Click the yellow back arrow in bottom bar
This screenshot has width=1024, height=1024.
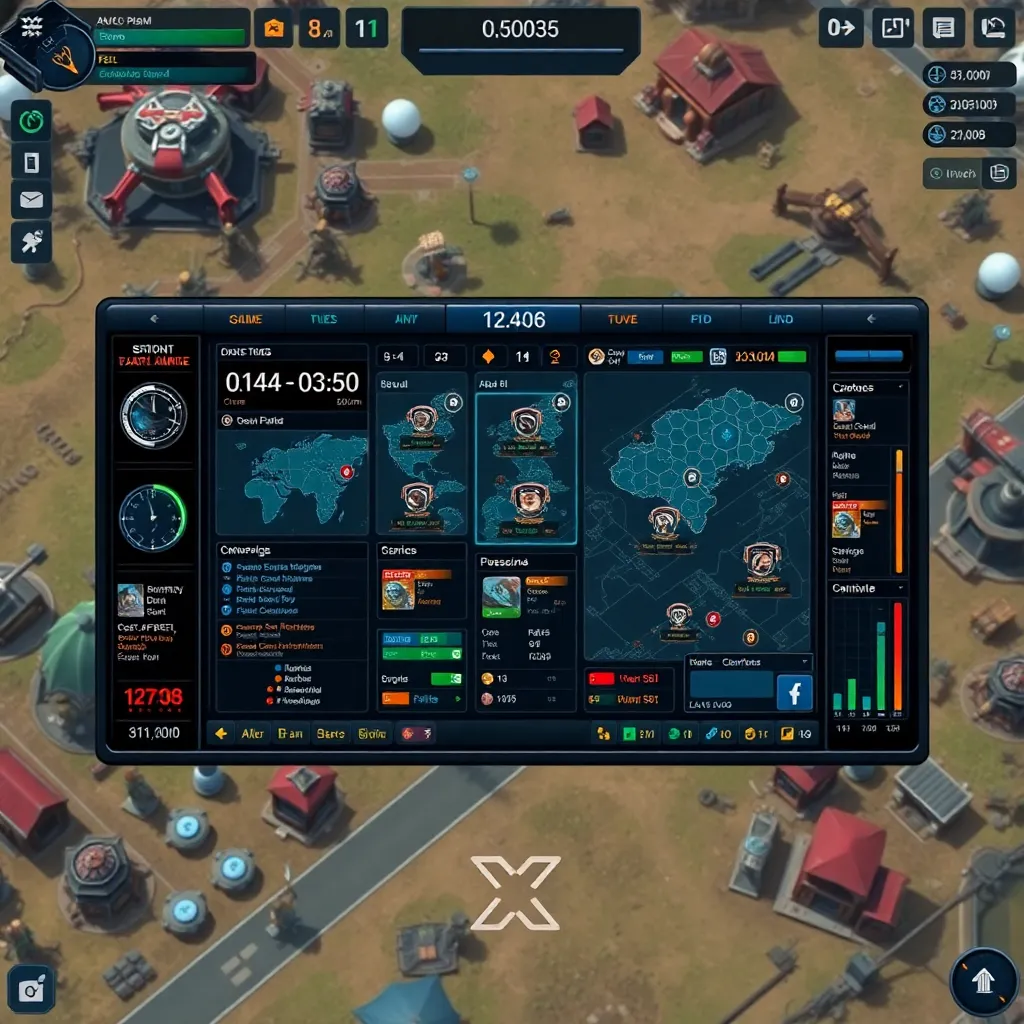222,733
